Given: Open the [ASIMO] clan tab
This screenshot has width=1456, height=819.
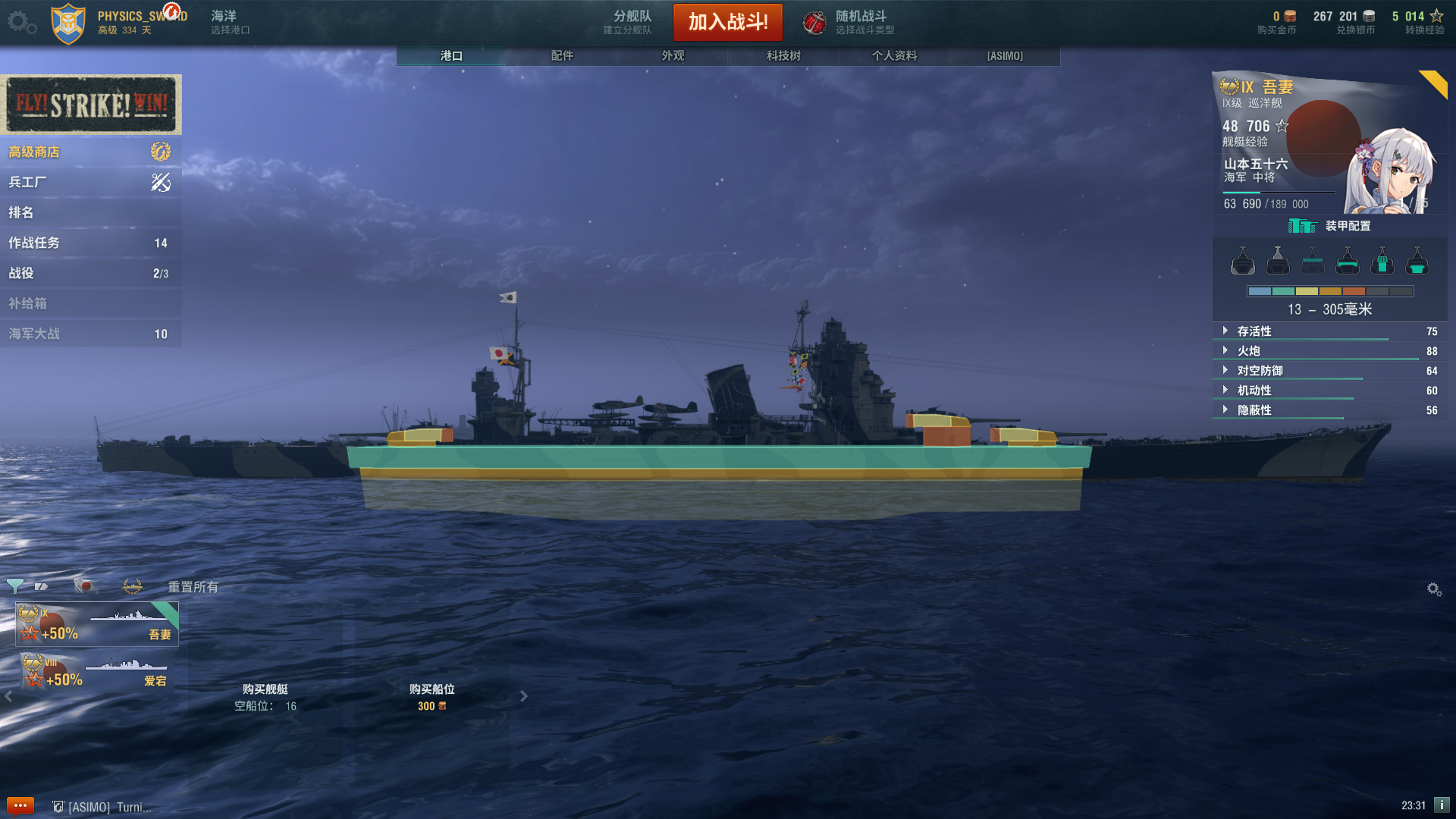Looking at the screenshot, I should pyautogui.click(x=1005, y=55).
